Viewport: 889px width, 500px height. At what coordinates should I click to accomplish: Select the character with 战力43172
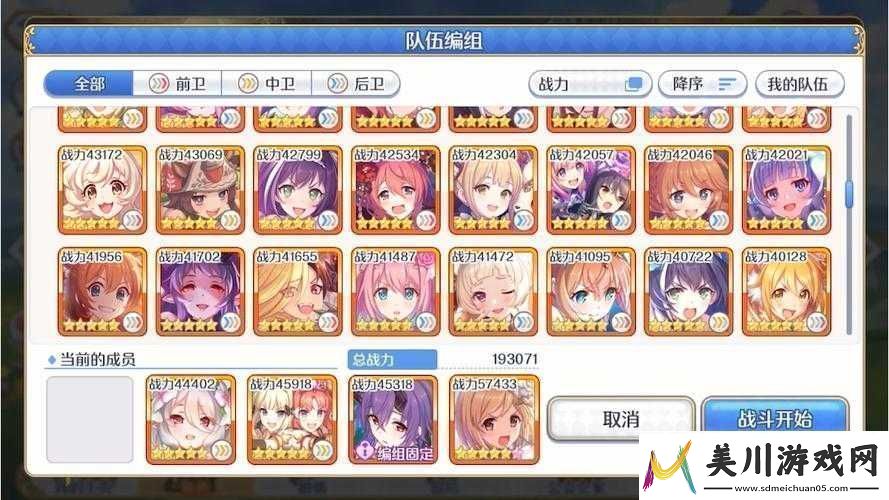[x=103, y=190]
